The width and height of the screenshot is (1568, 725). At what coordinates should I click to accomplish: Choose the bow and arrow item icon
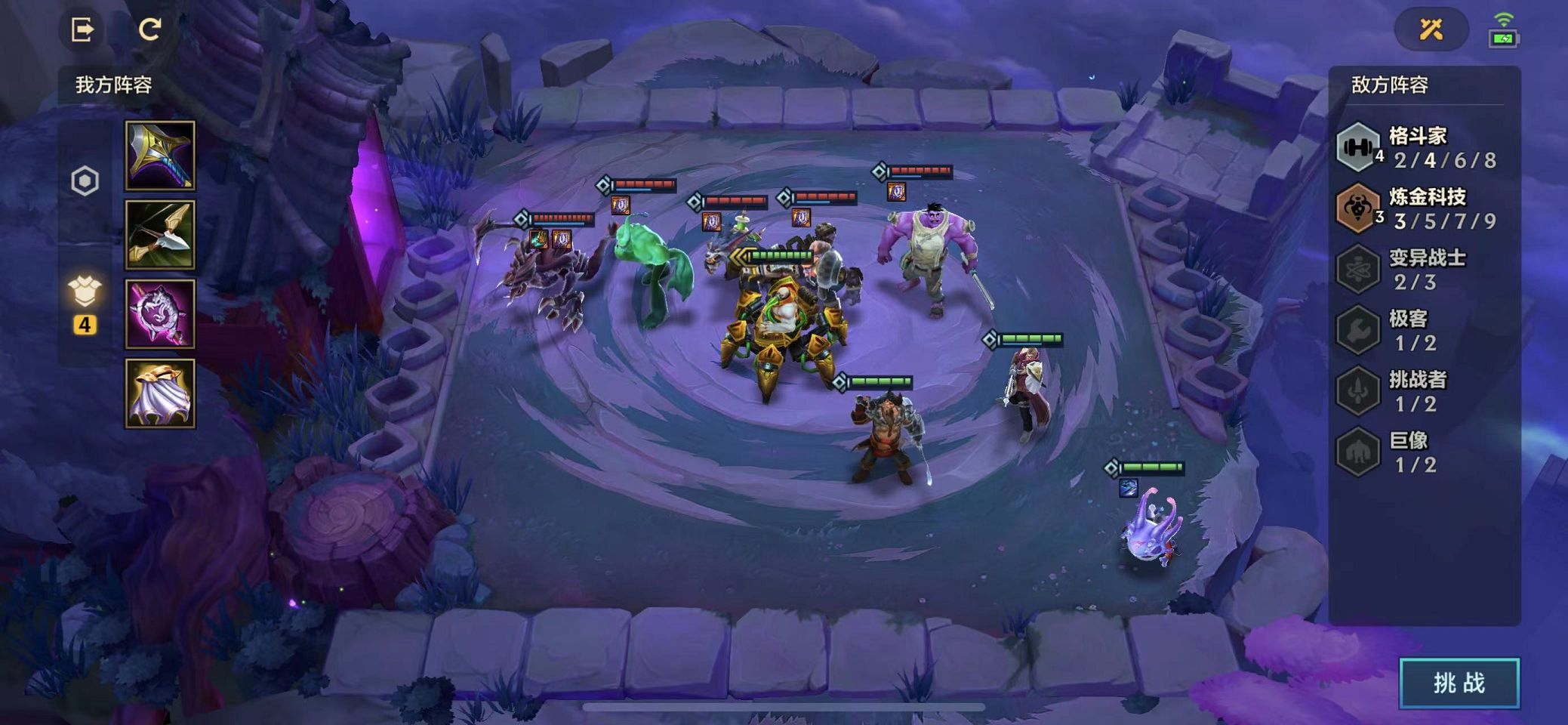[160, 235]
